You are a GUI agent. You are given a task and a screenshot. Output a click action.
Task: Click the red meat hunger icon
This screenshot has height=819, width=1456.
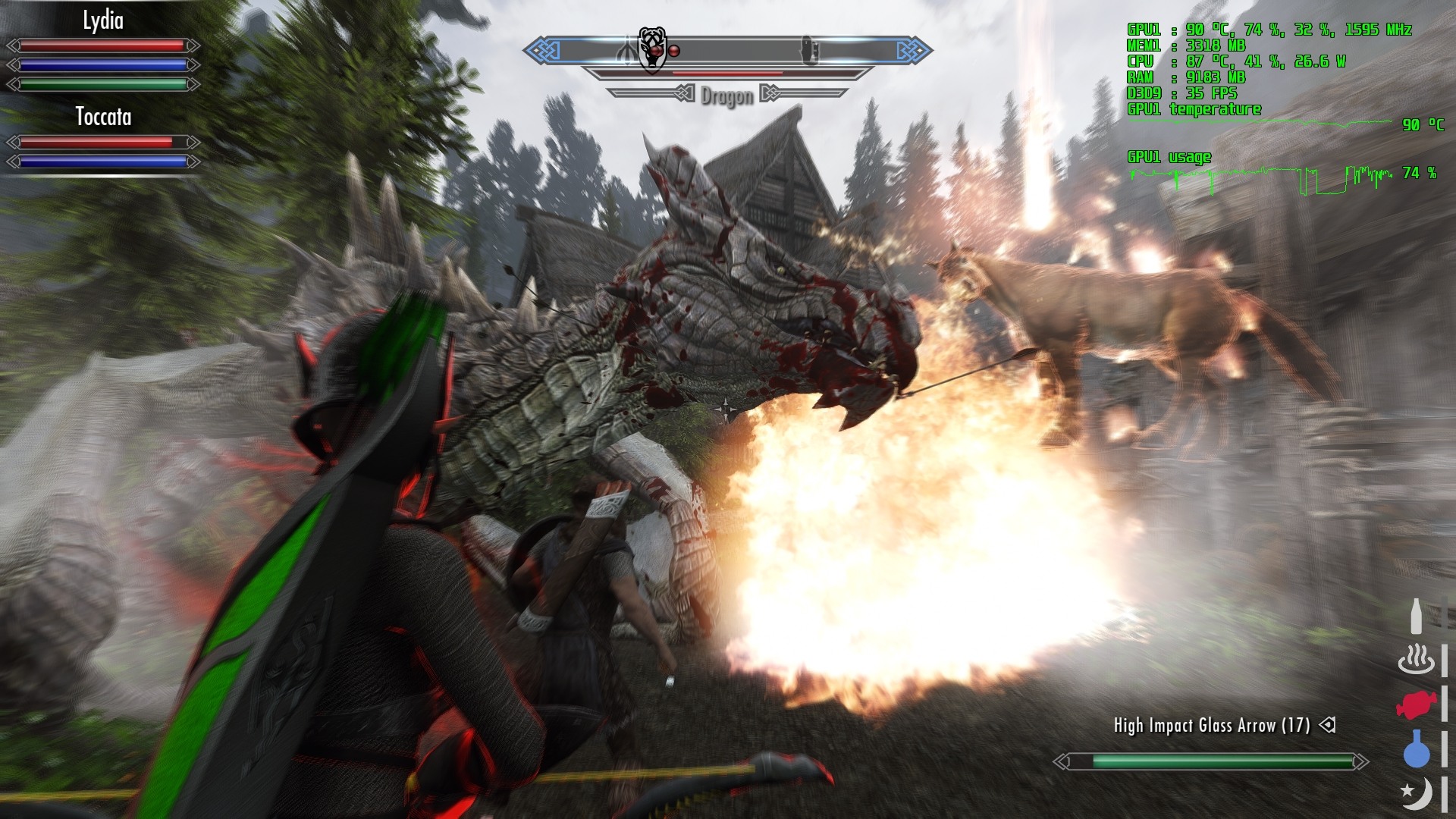pyautogui.click(x=1415, y=705)
